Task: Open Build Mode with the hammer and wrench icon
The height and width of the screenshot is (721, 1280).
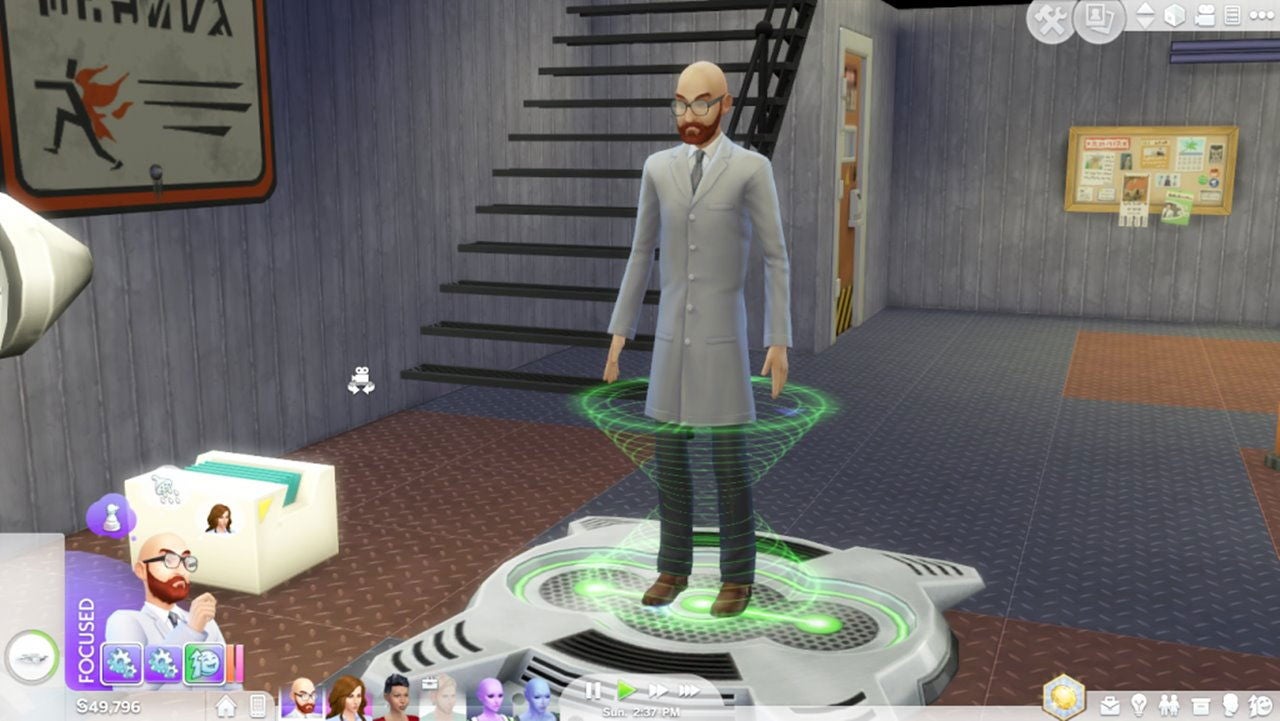Action: coord(1048,17)
